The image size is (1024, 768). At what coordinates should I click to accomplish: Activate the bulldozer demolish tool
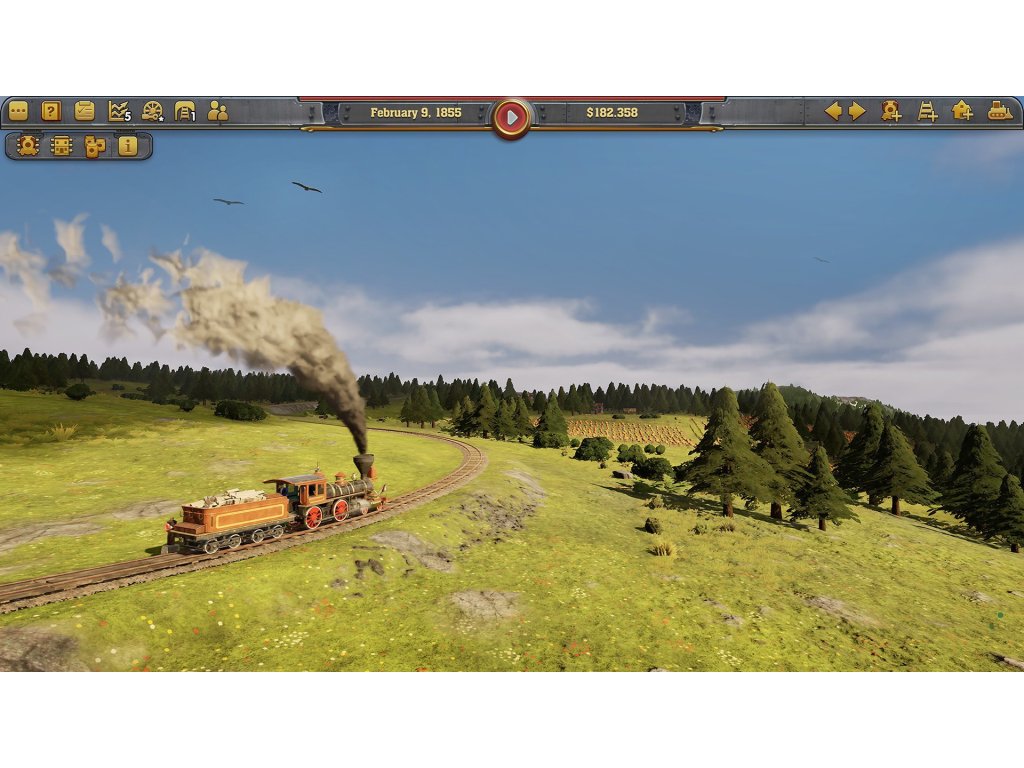pos(999,111)
